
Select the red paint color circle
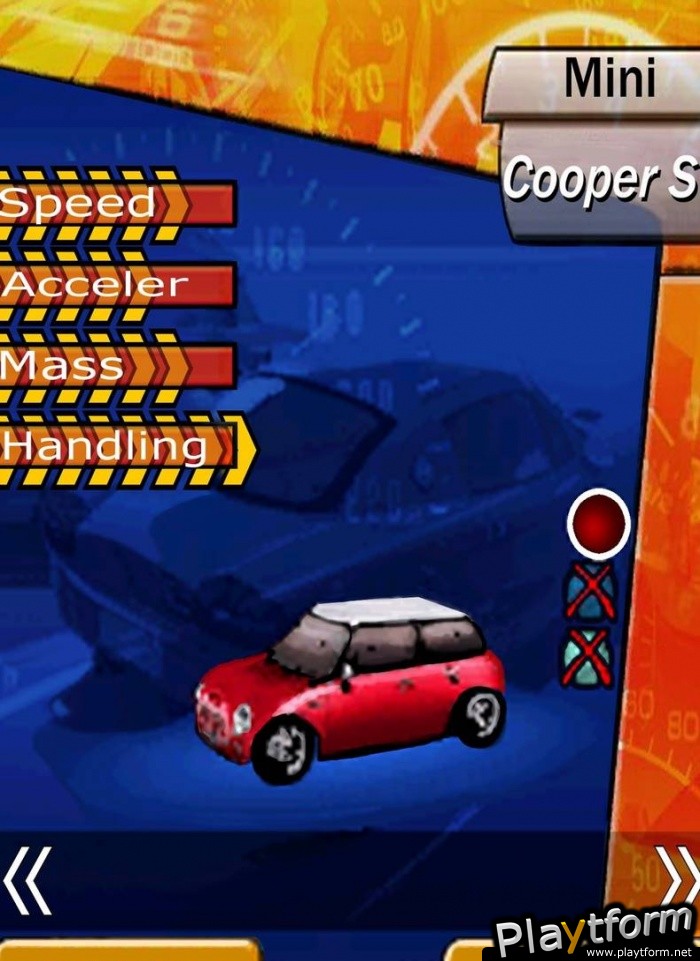pyautogui.click(x=598, y=523)
